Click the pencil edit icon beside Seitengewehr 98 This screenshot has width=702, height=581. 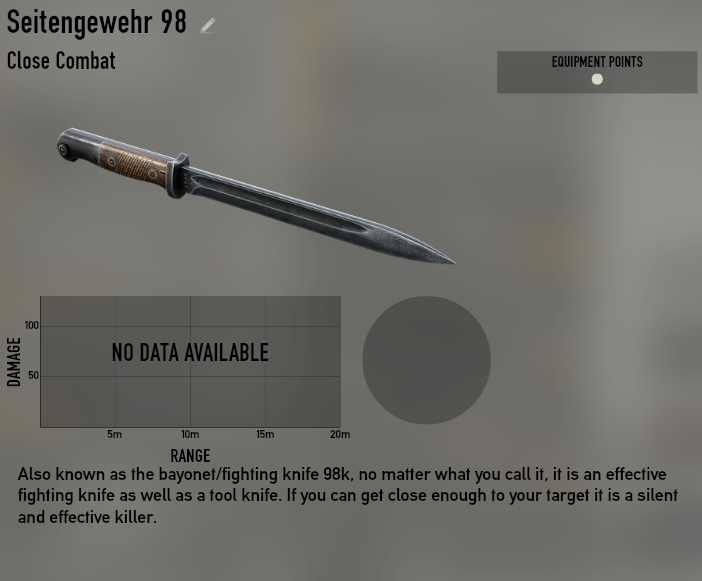pos(208,26)
